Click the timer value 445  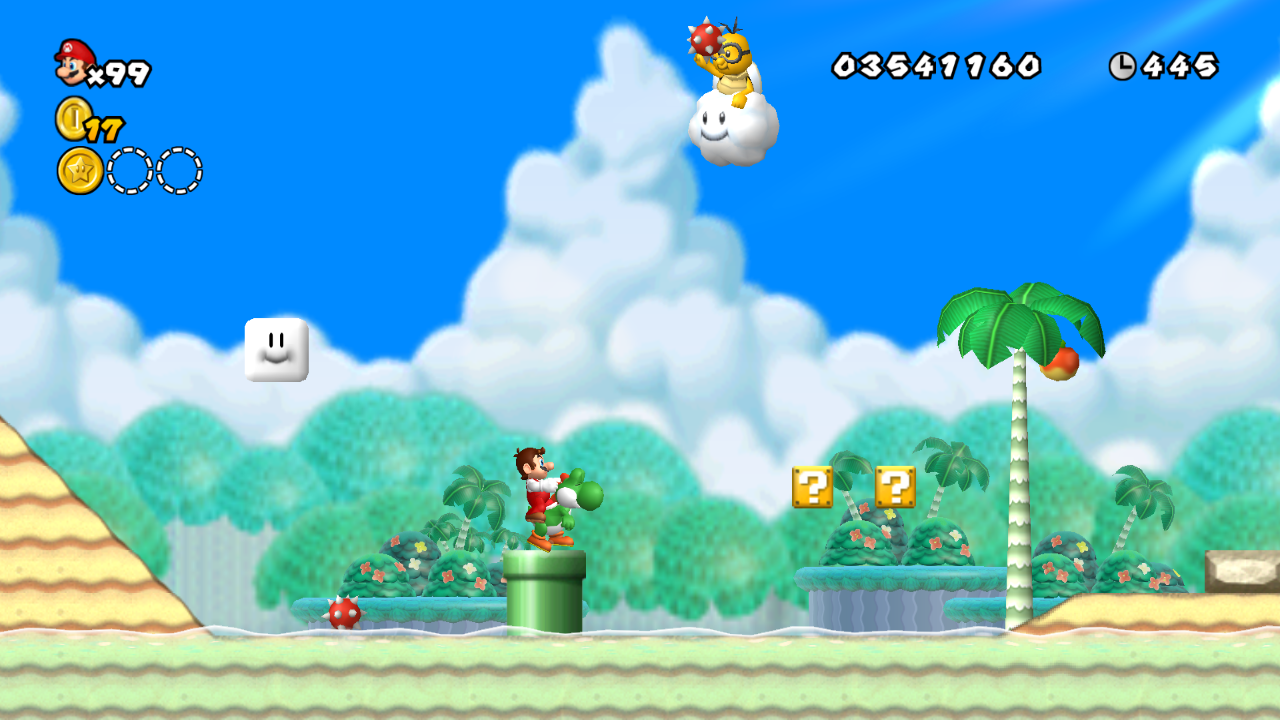1180,64
